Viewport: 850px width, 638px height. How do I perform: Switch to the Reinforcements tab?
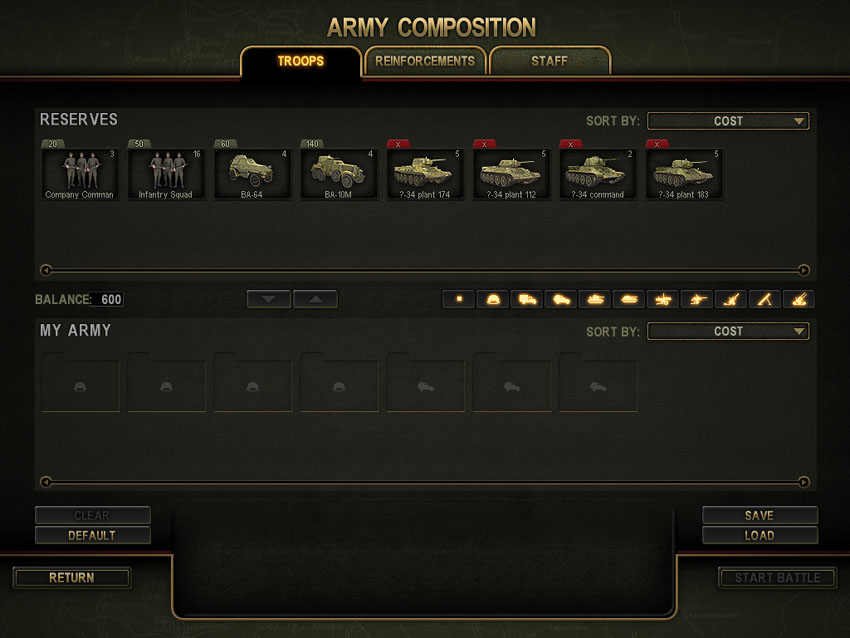pyautogui.click(x=425, y=61)
